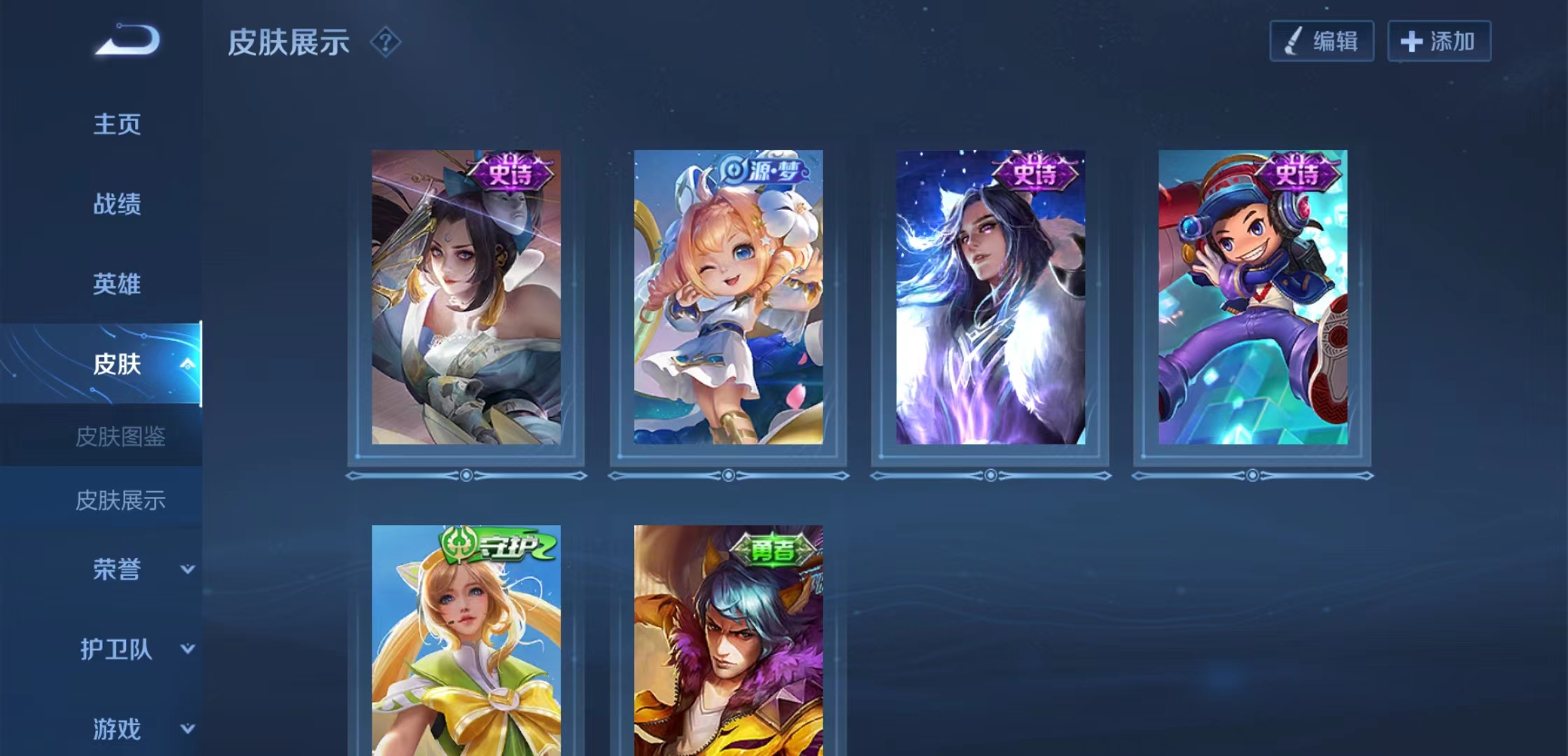1568x756 pixels.
Task: Click the 添加 add button
Action: pyautogui.click(x=1438, y=41)
